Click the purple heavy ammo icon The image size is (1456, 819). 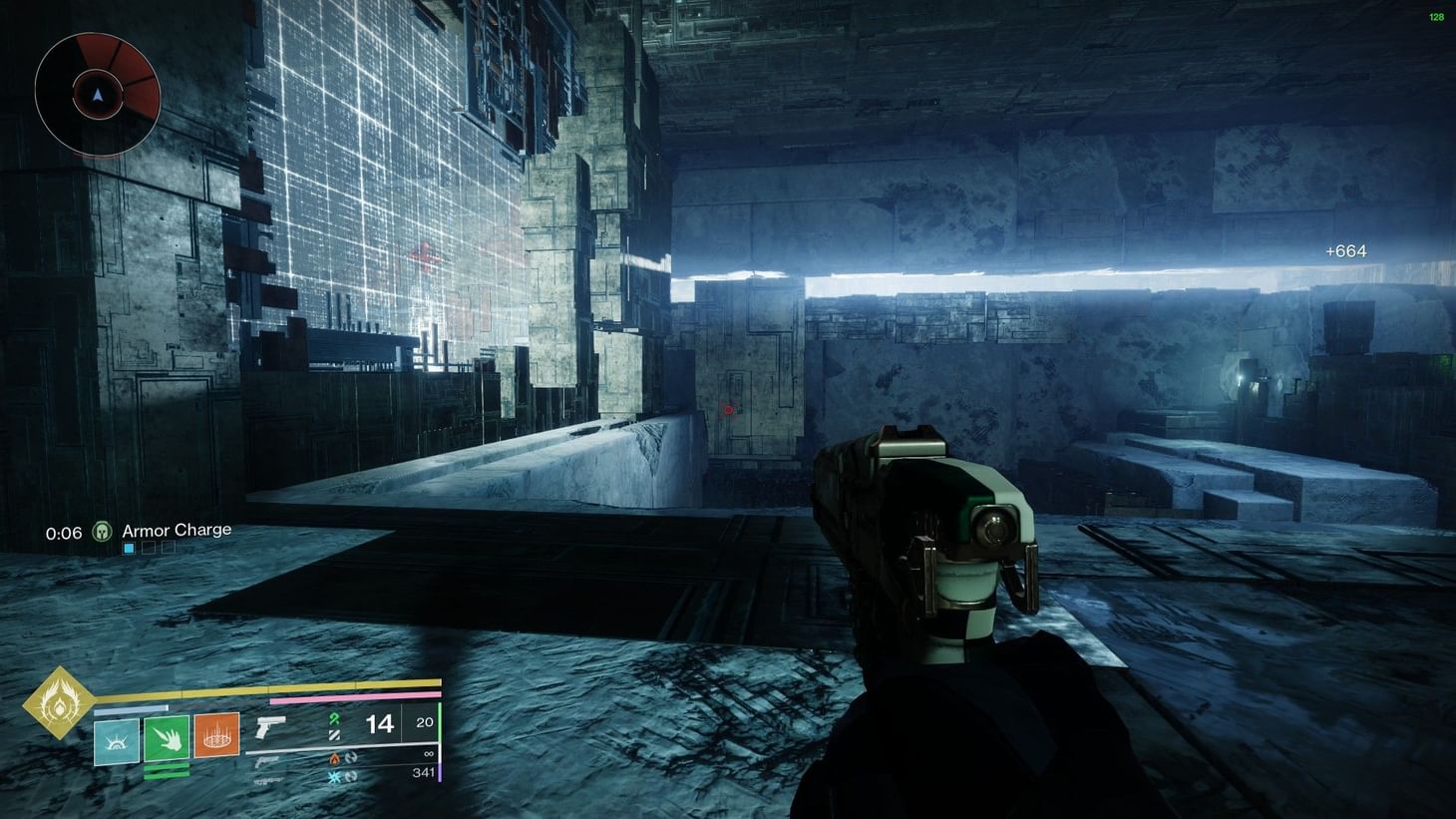pyautogui.click(x=440, y=773)
